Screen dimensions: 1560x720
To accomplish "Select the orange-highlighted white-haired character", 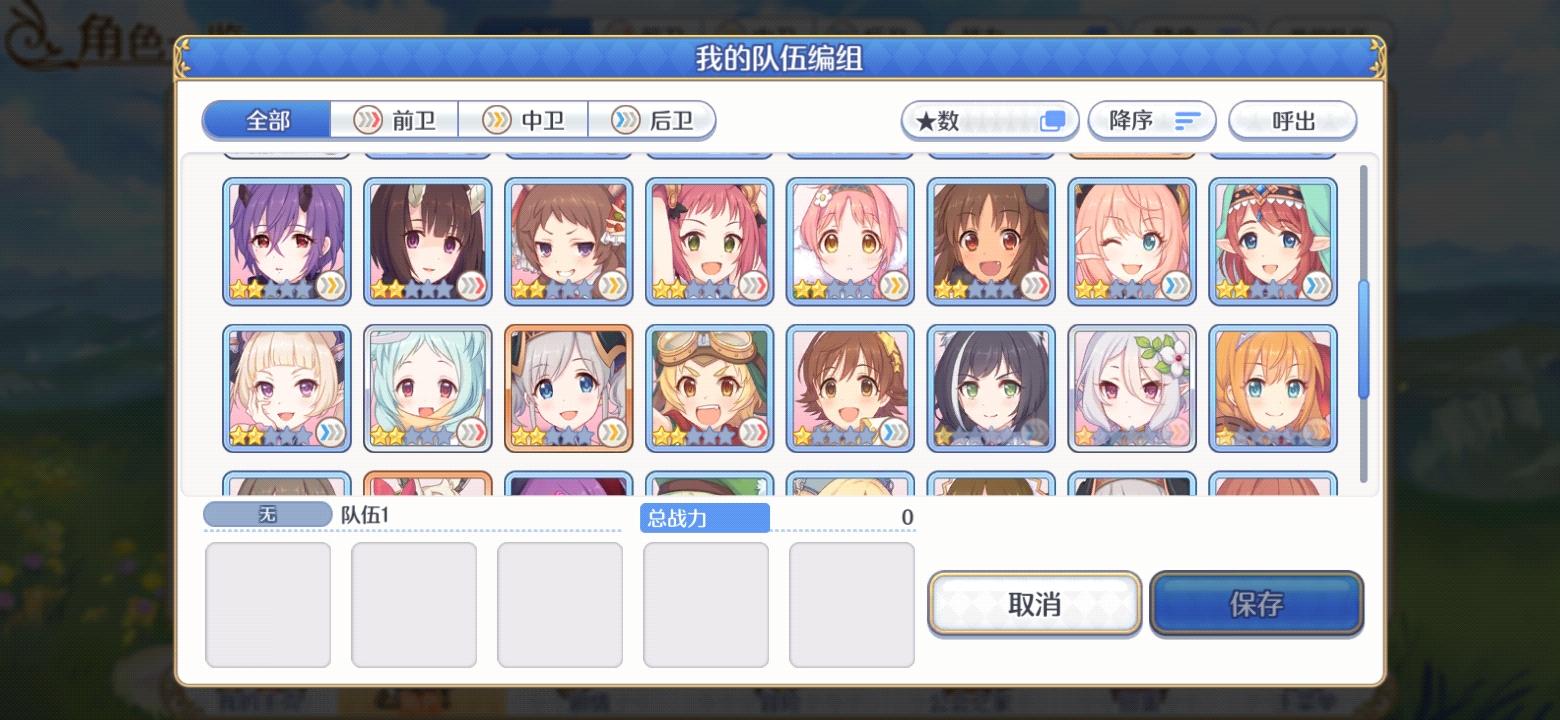I will point(568,388).
